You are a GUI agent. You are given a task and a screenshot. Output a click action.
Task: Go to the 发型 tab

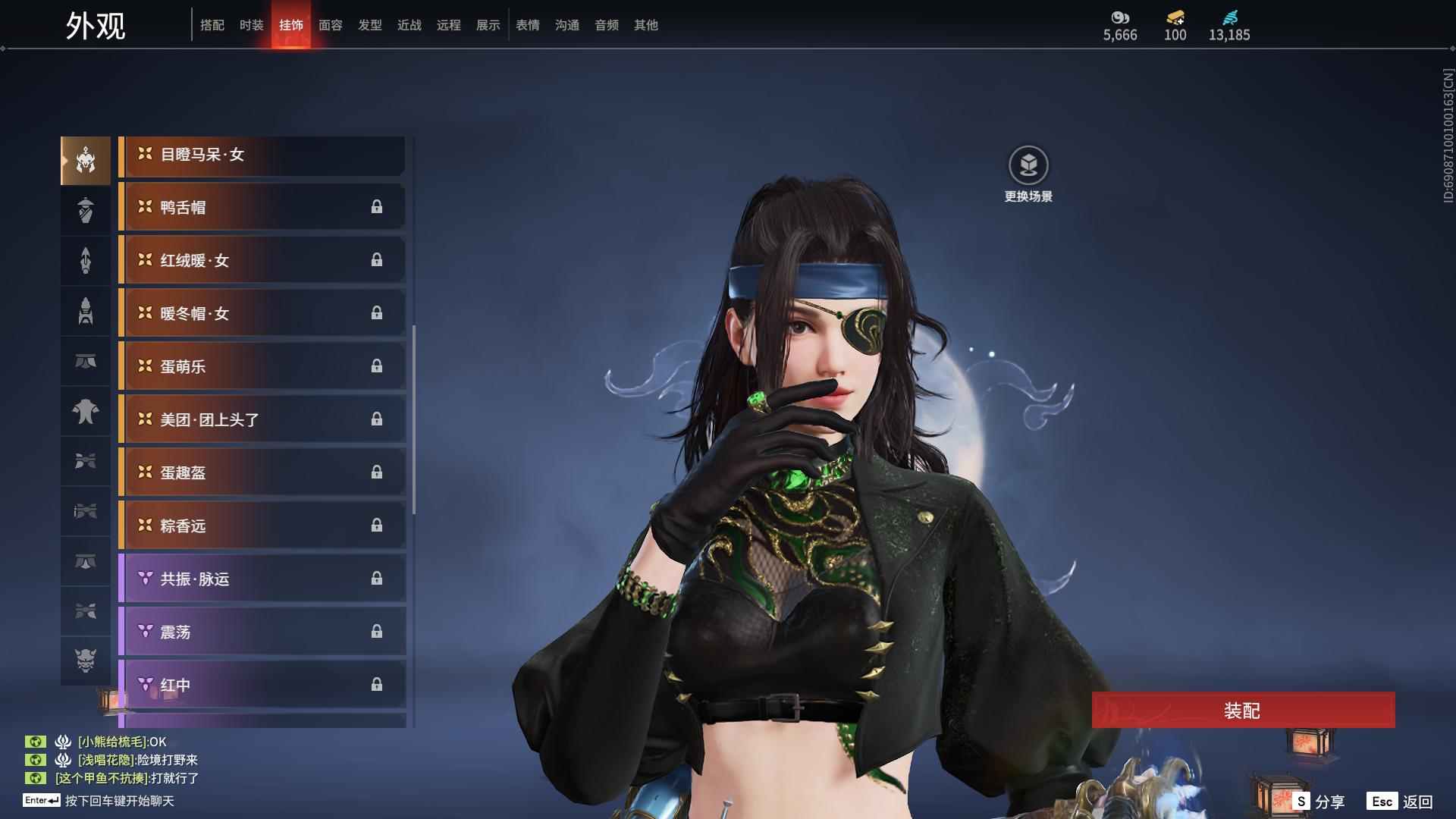pos(369,25)
